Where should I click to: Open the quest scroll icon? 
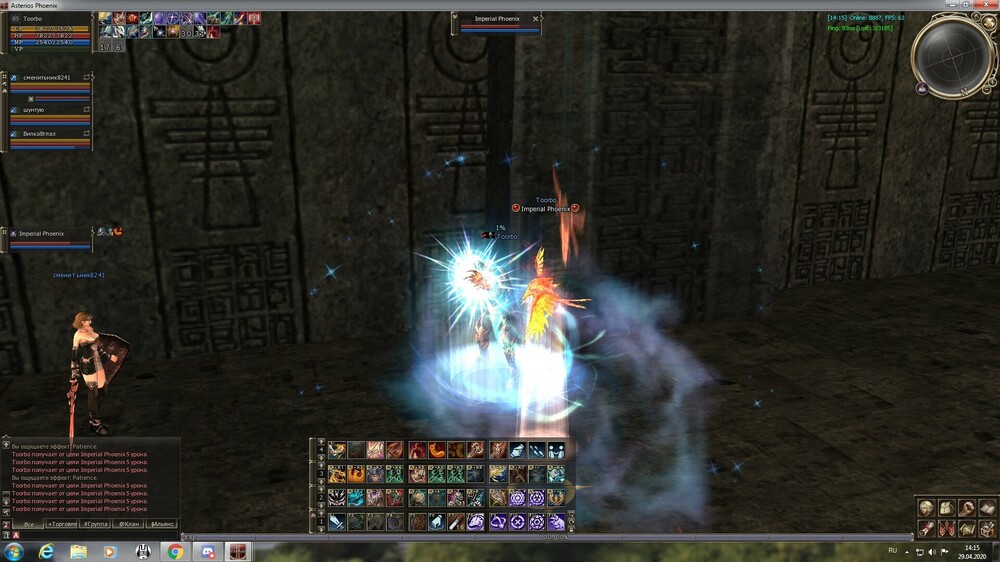[x=926, y=527]
